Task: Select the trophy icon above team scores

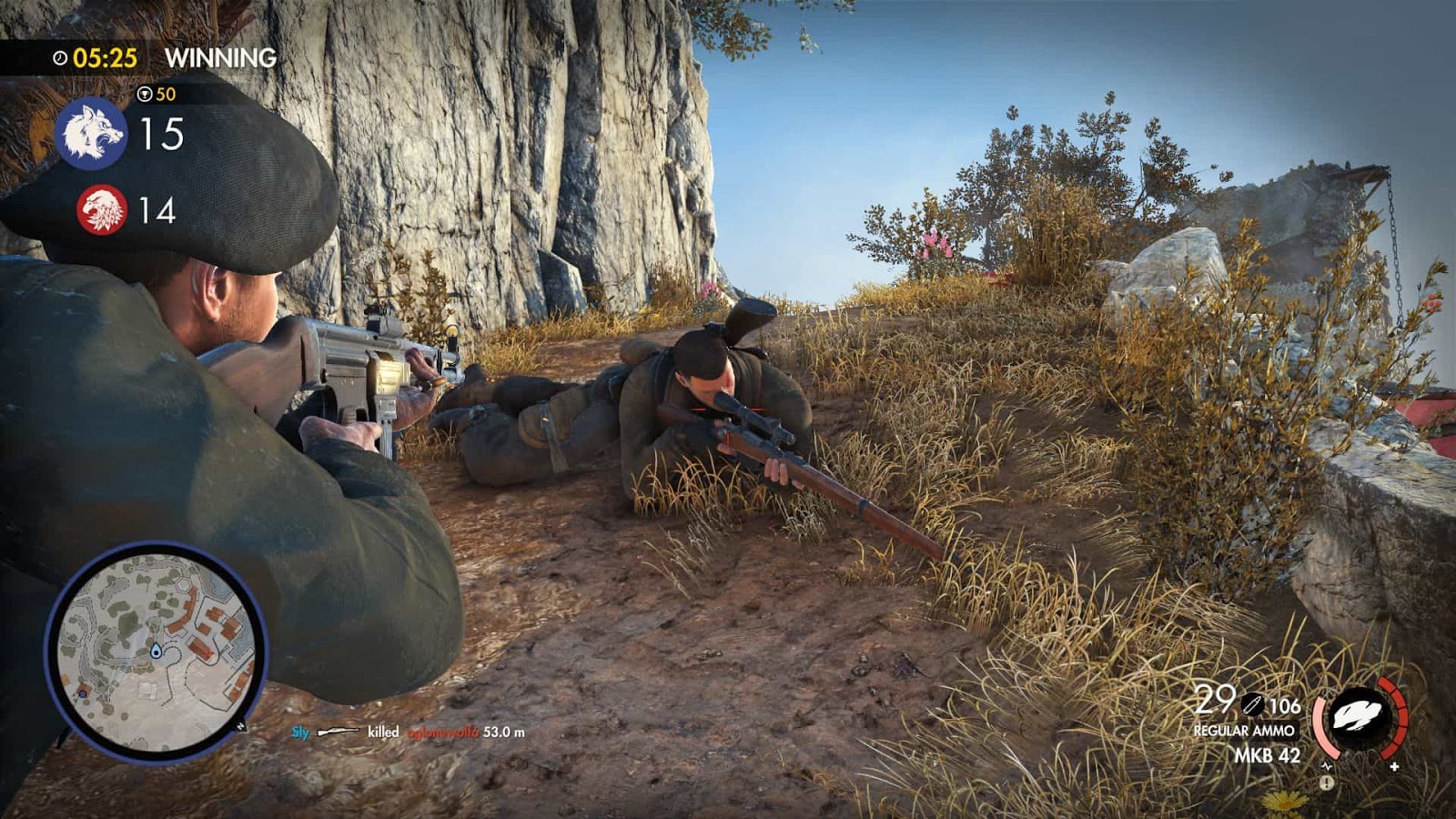Action: pyautogui.click(x=147, y=94)
